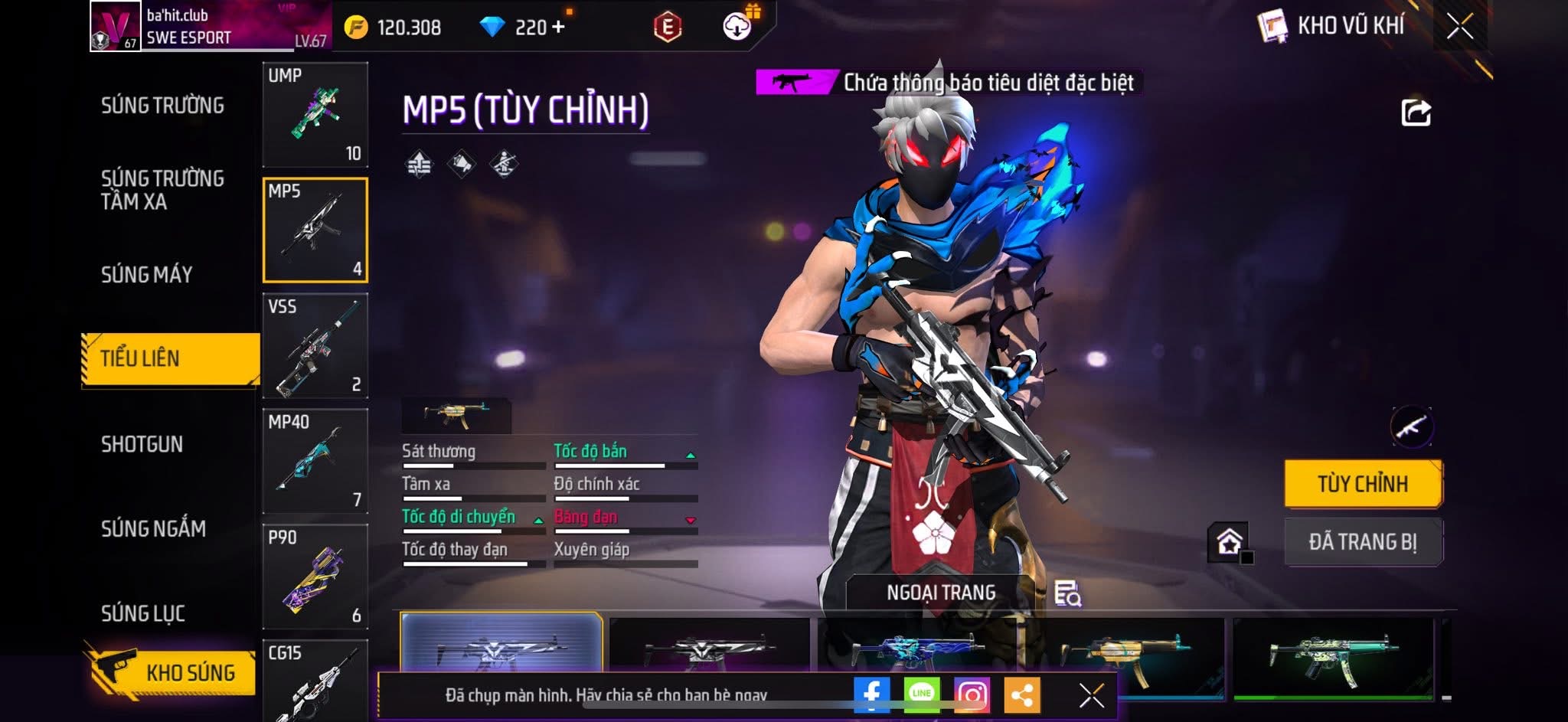1568x722 pixels.
Task: Close the Kho Vũ Khí screen
Action: click(1459, 27)
